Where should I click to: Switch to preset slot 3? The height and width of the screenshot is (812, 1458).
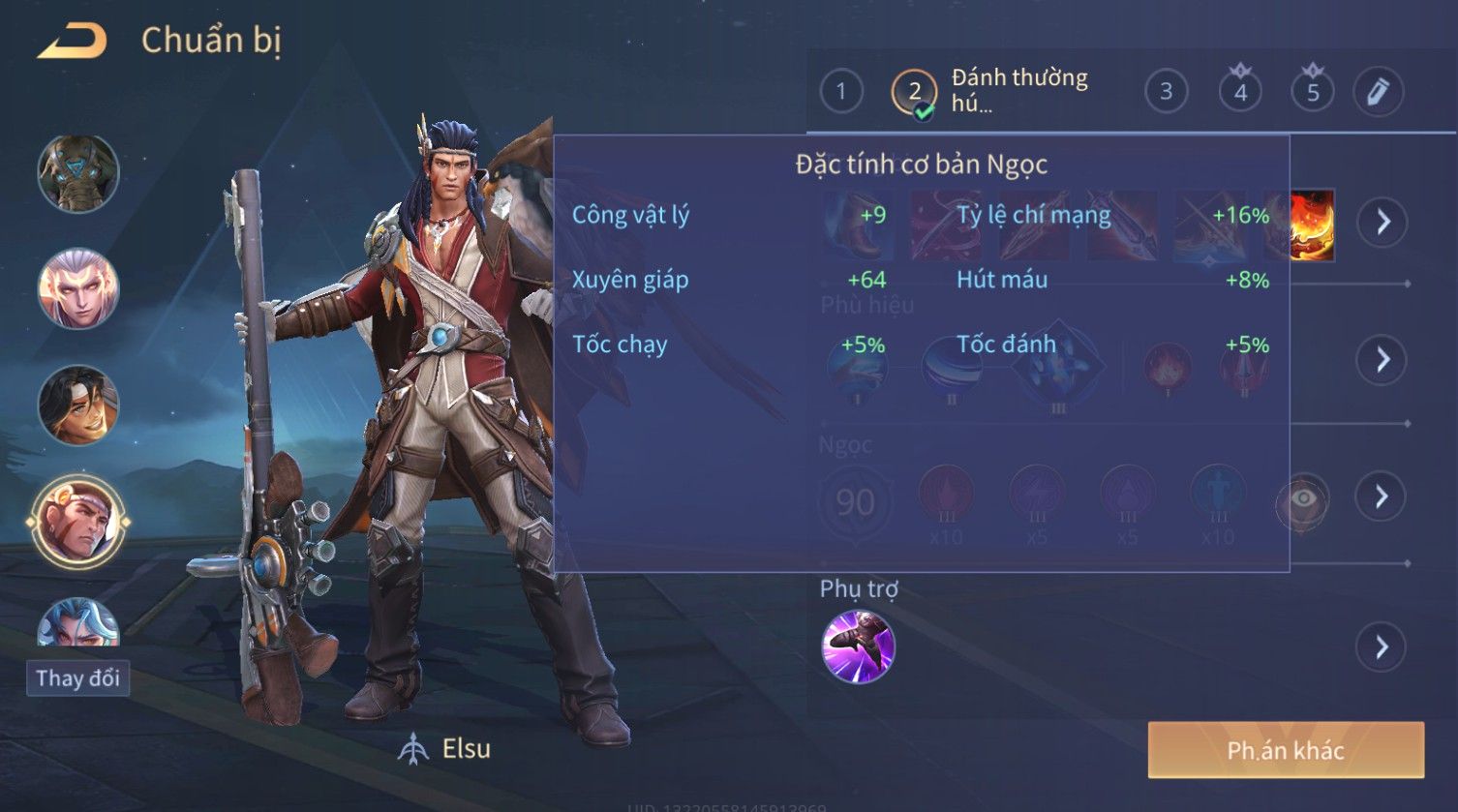point(1166,92)
